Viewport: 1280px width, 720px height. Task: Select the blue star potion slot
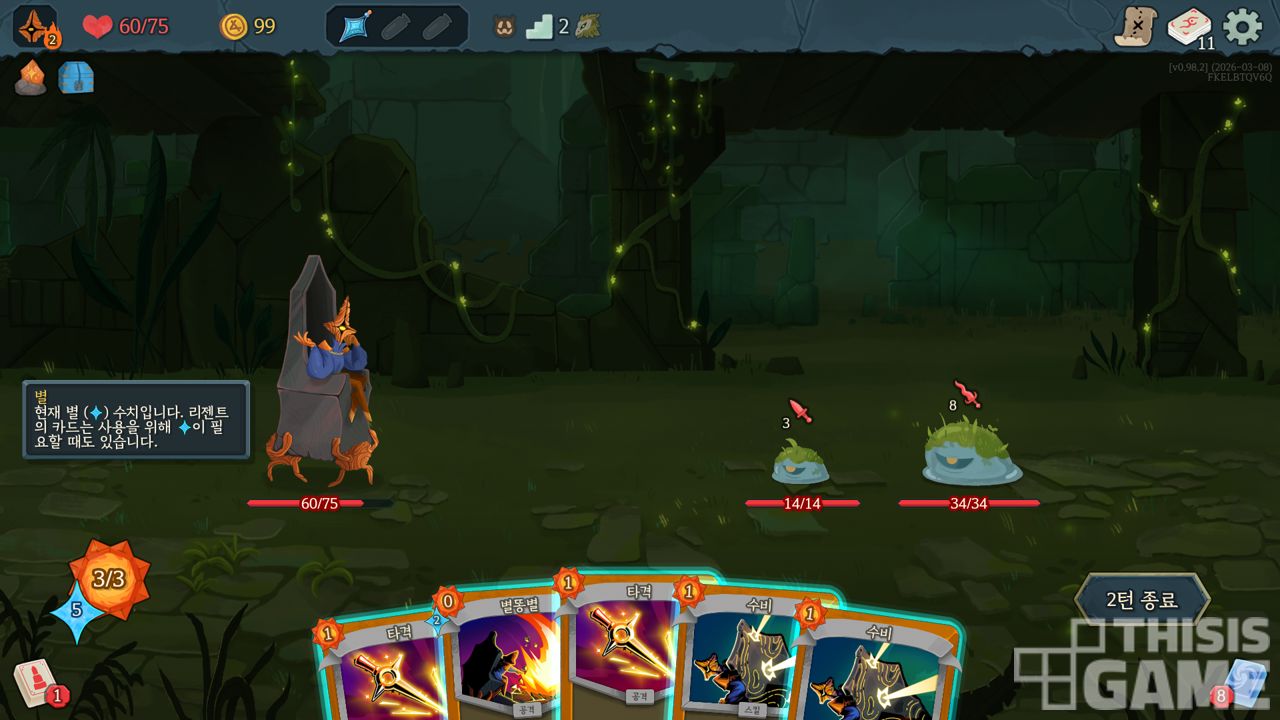(x=355, y=27)
